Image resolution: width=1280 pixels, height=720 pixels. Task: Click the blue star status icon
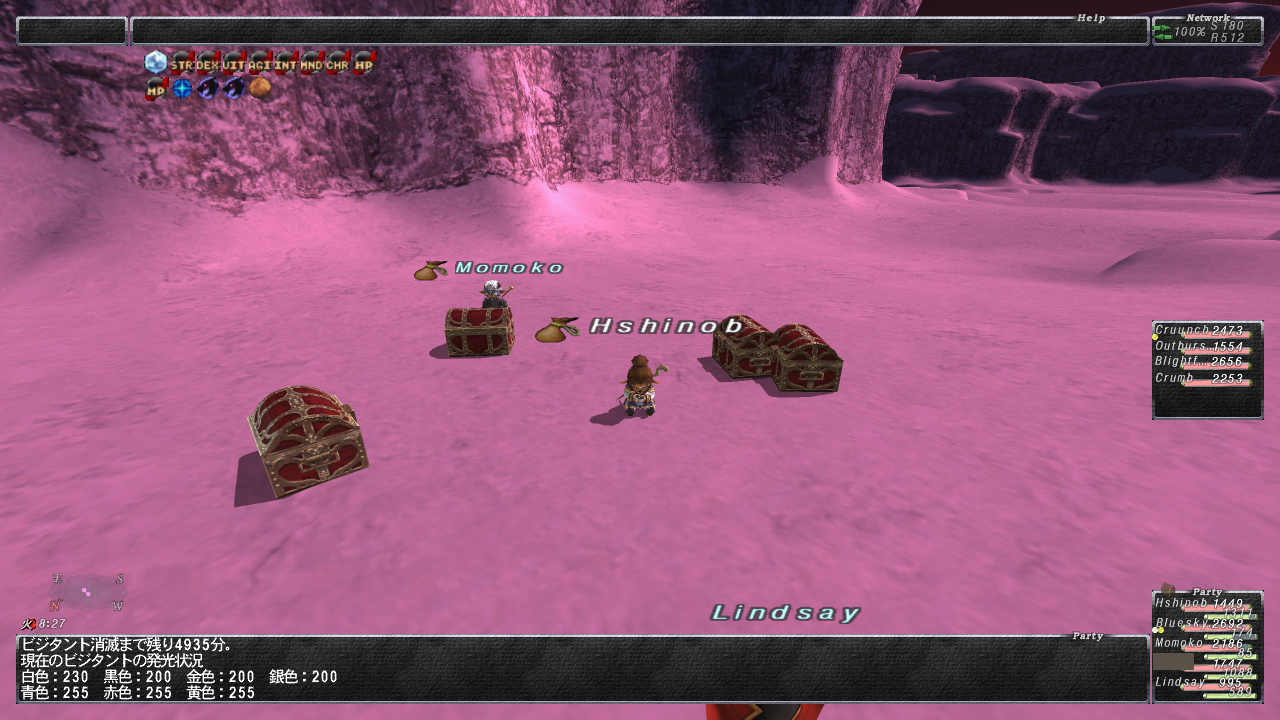tap(181, 89)
